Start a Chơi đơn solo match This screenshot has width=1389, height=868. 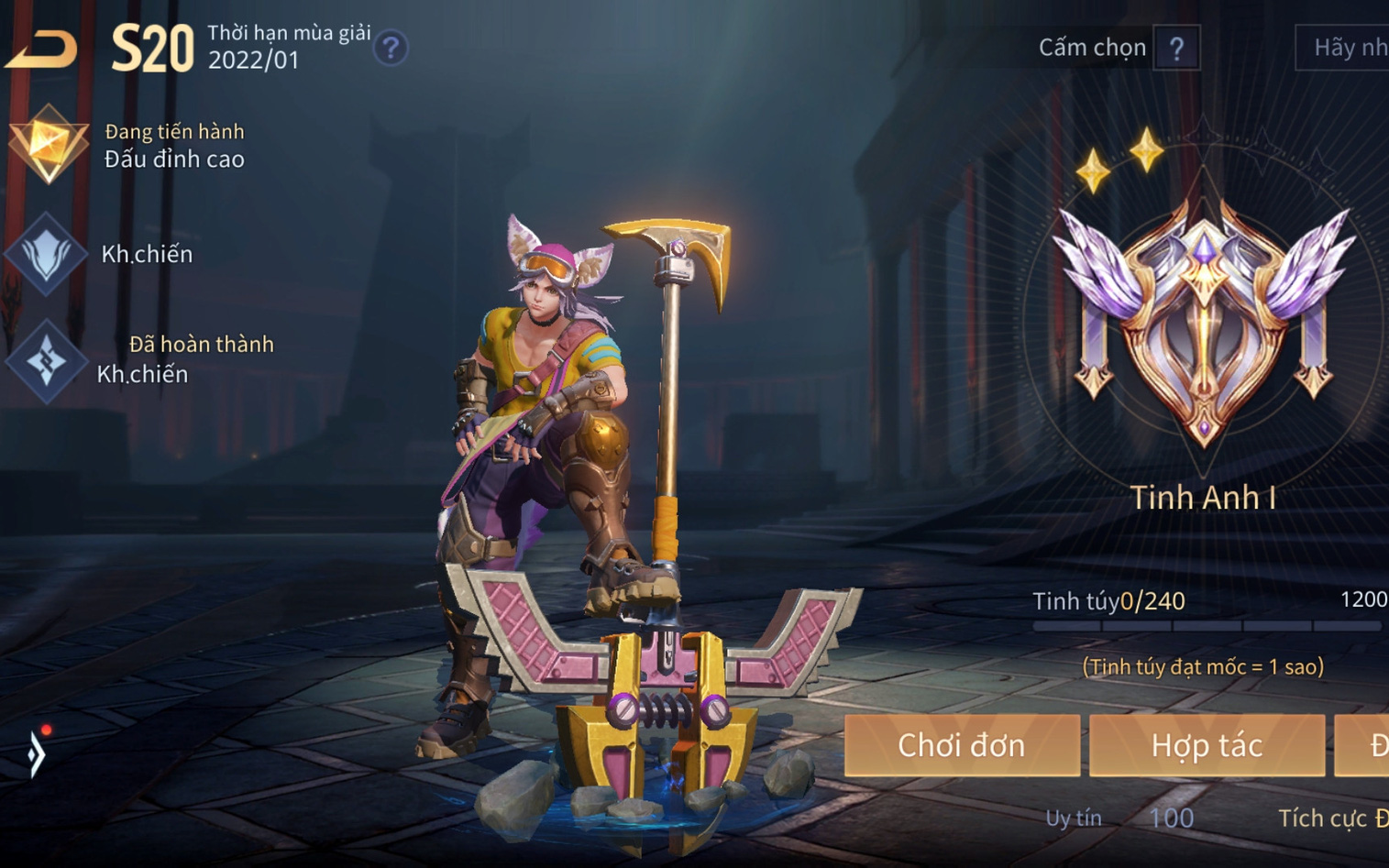[961, 745]
